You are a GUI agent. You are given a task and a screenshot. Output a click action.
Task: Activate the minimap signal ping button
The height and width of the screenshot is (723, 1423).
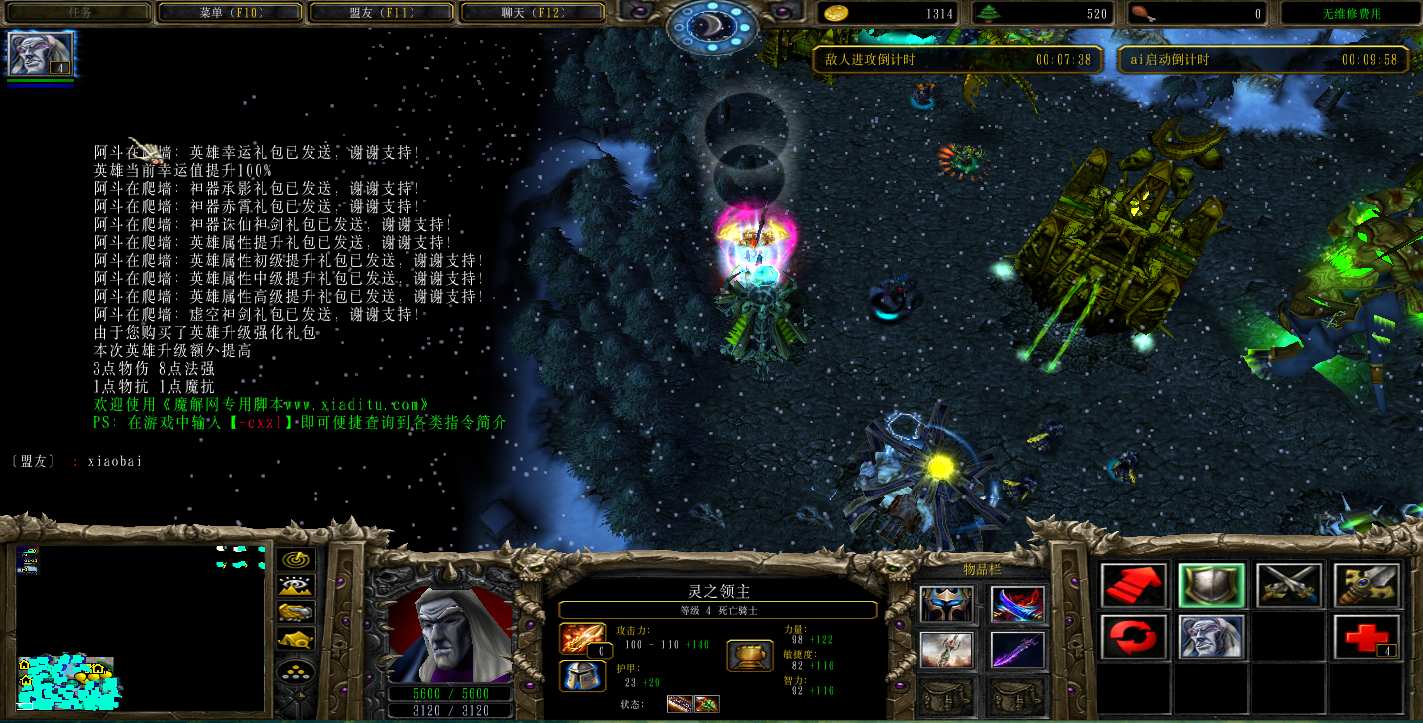[x=296, y=560]
